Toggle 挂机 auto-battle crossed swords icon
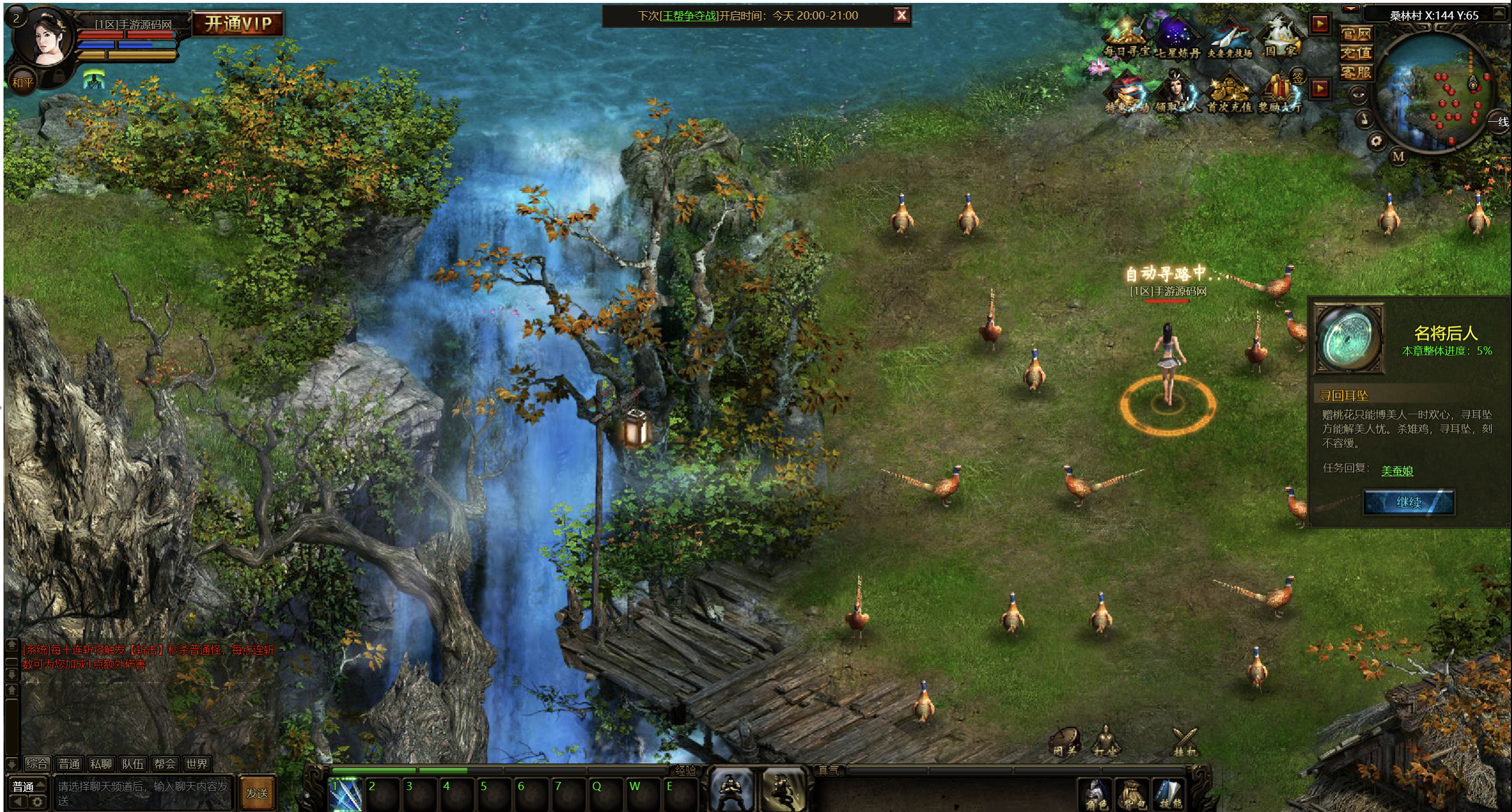 [1184, 742]
